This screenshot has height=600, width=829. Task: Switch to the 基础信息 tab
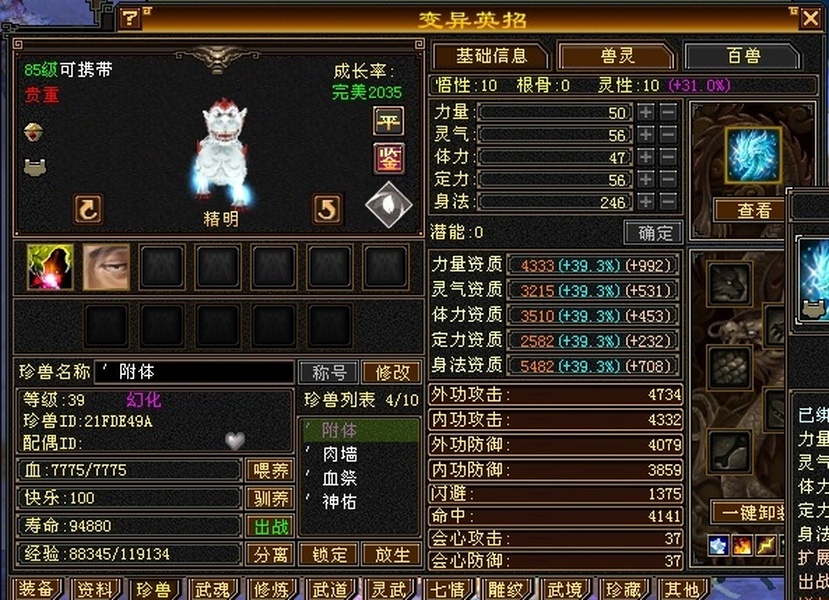[491, 56]
